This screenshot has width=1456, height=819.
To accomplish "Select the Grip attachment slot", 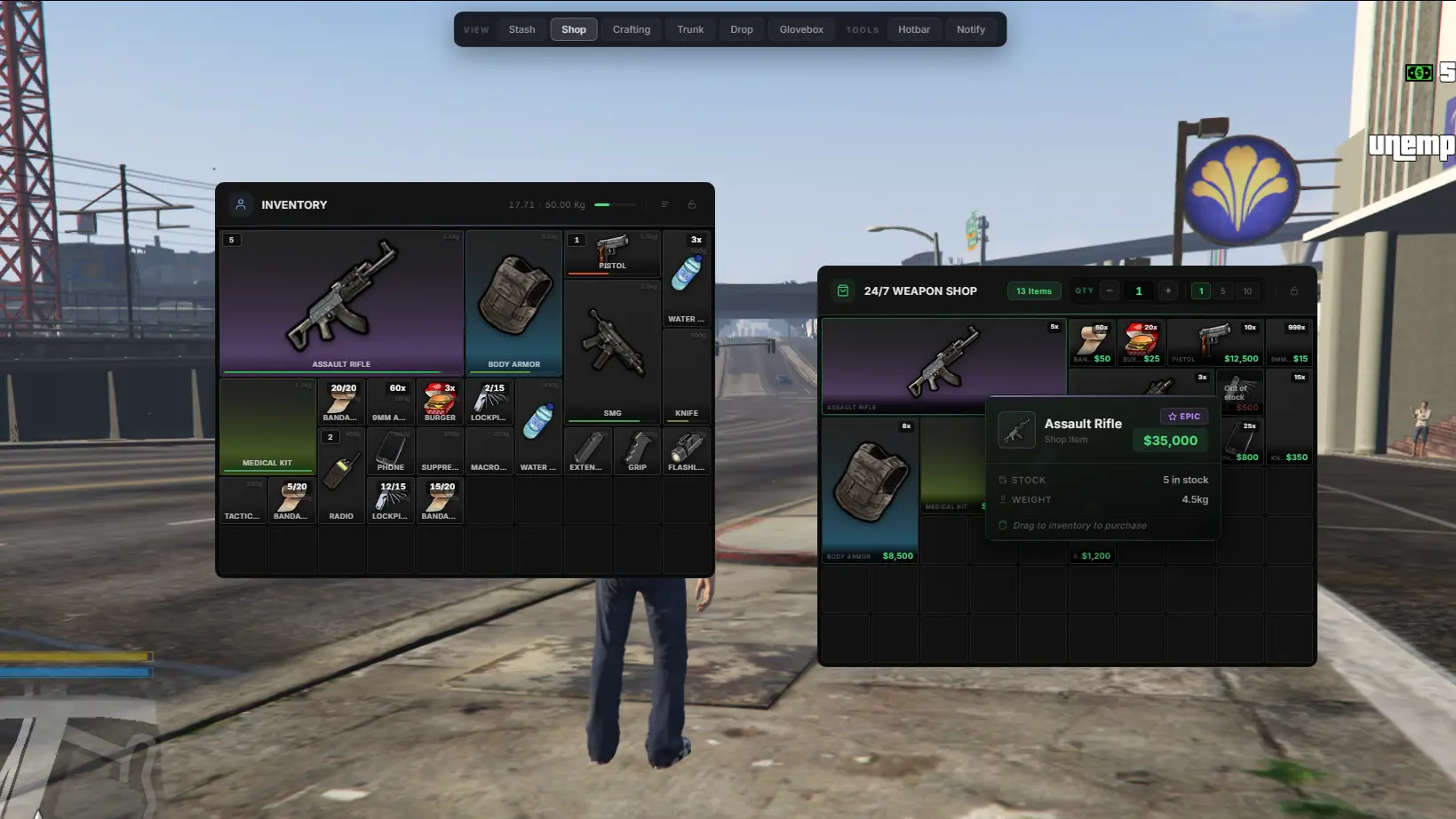I will coord(637,451).
